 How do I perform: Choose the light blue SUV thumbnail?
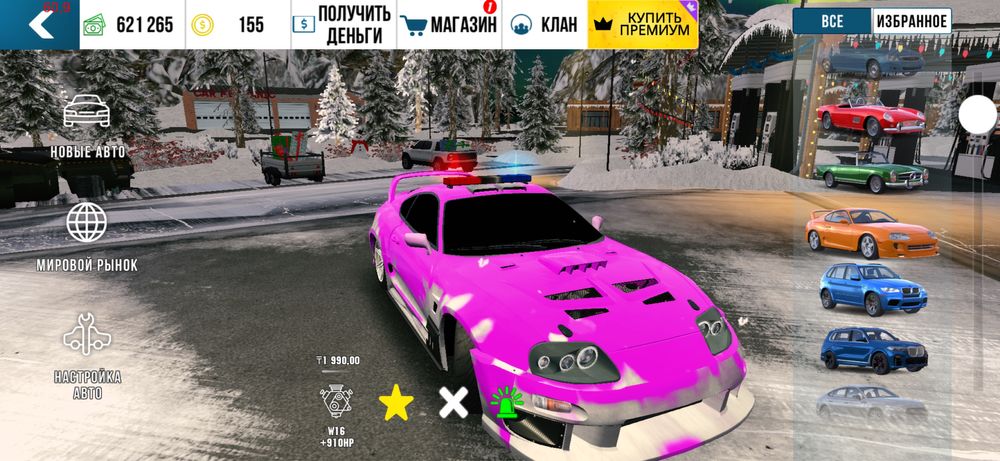pos(871,288)
